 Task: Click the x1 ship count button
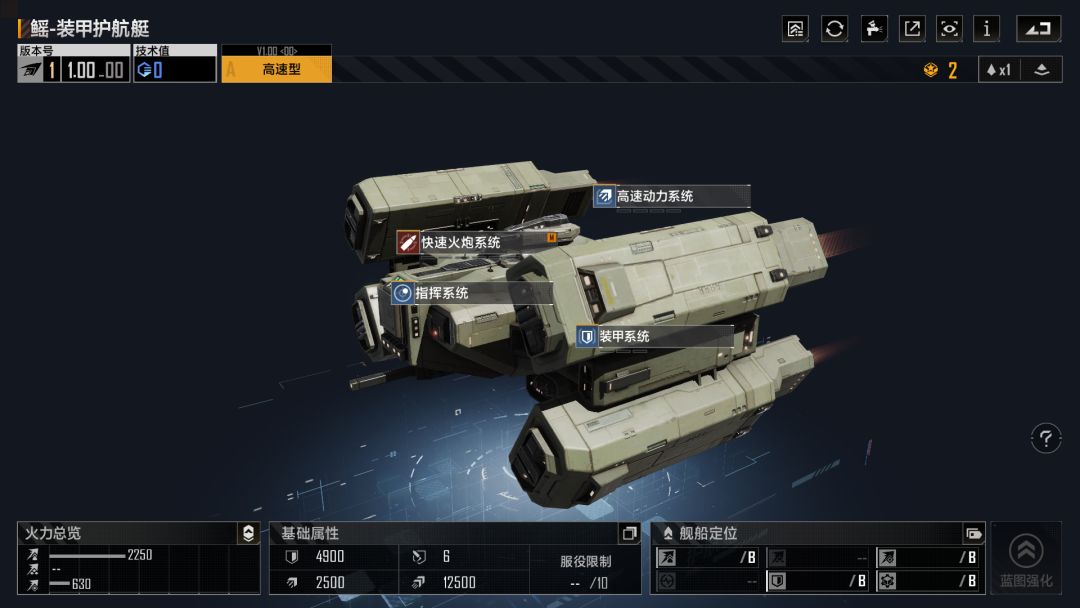999,70
